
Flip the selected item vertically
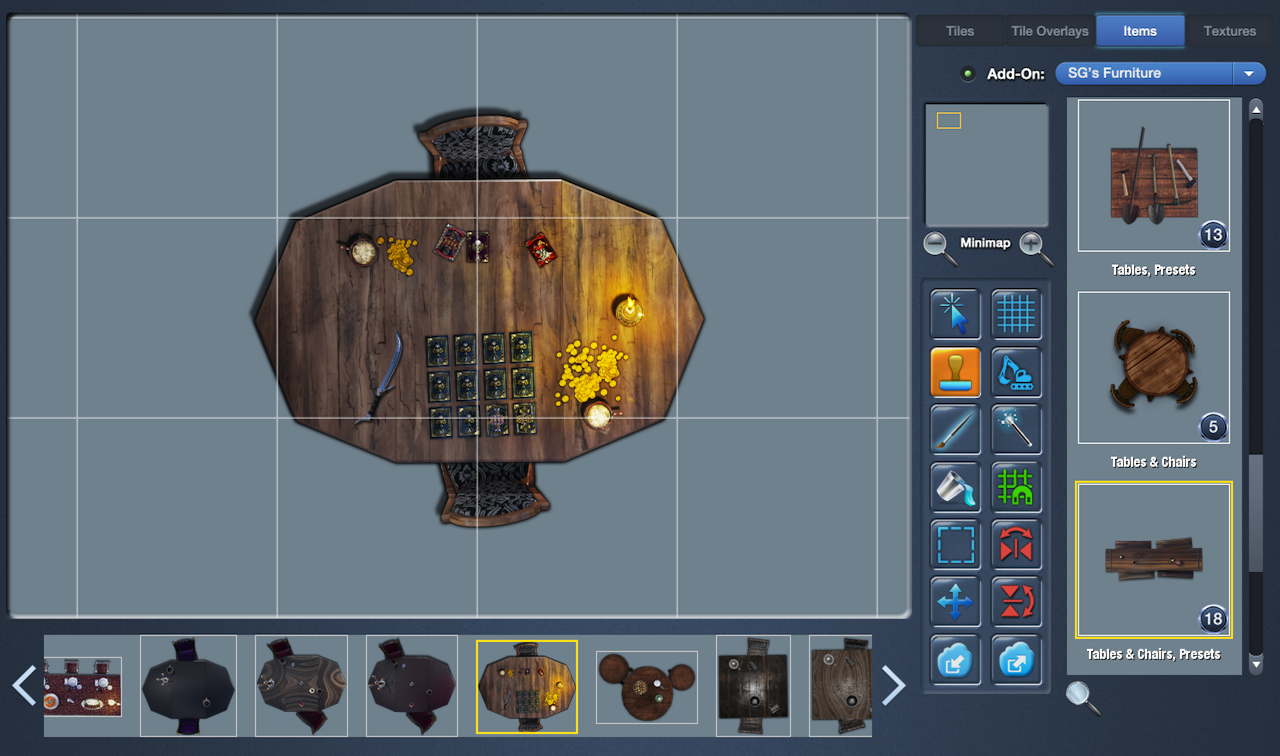(1016, 602)
